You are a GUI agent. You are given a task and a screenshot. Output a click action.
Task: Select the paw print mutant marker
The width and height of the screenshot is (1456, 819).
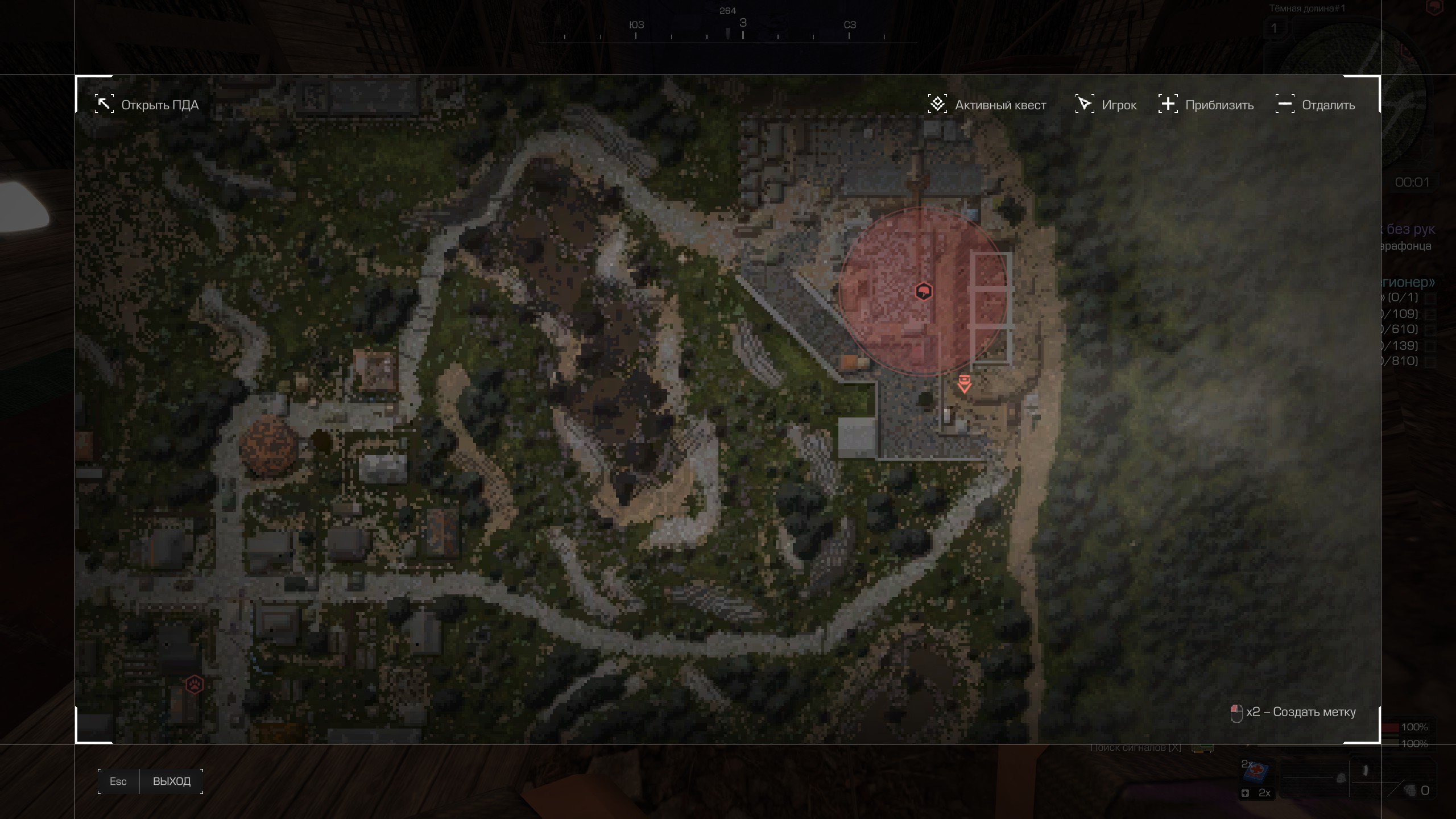(x=195, y=684)
